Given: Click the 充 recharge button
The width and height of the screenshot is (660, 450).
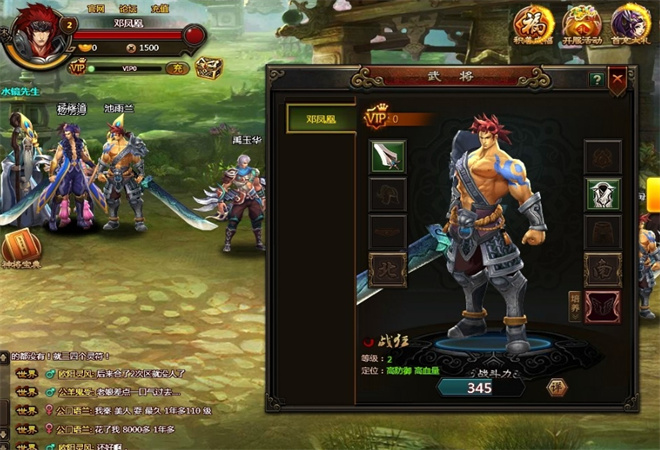Looking at the screenshot, I should (x=176, y=69).
